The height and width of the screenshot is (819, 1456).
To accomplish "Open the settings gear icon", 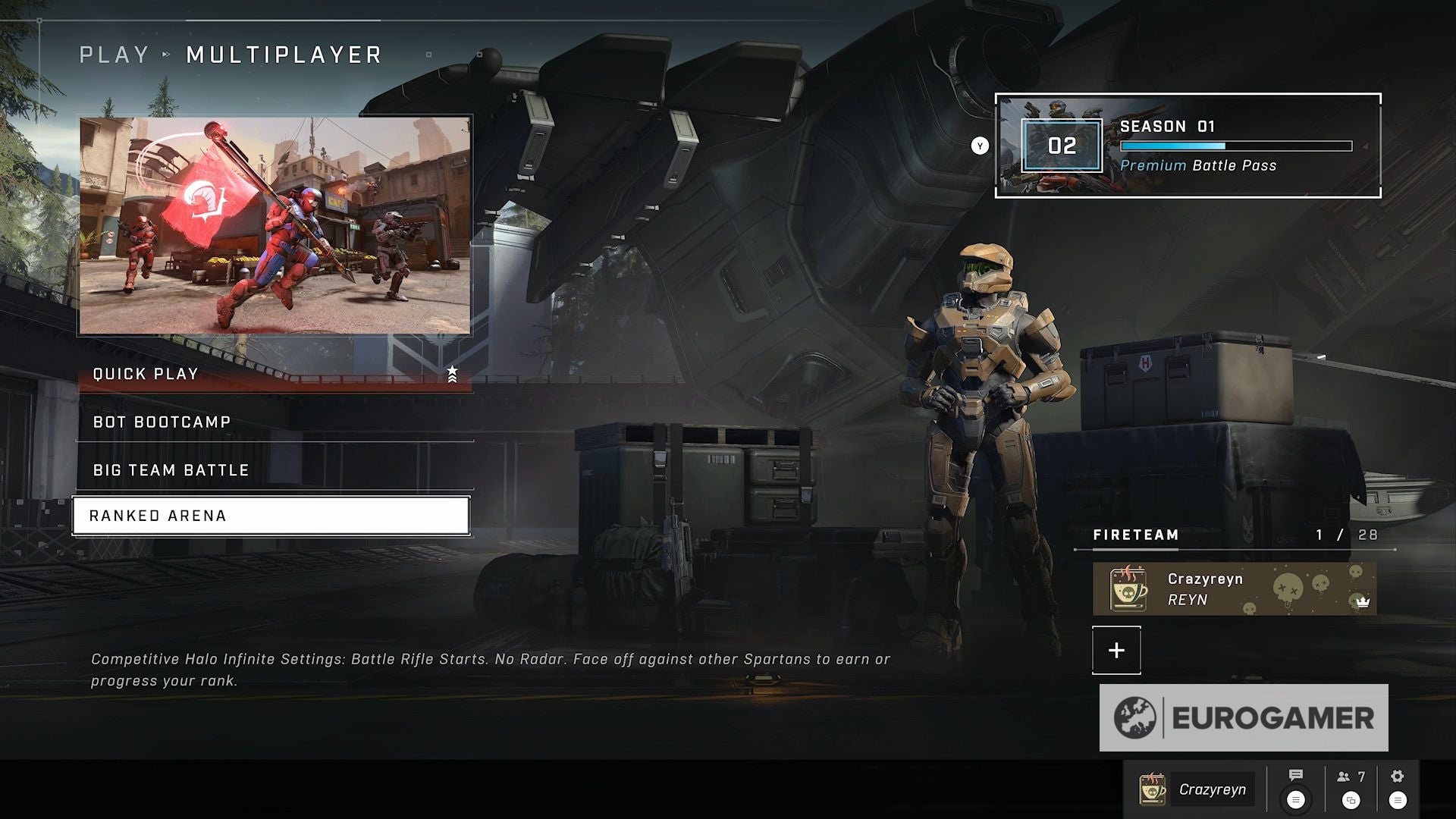I will [1398, 776].
